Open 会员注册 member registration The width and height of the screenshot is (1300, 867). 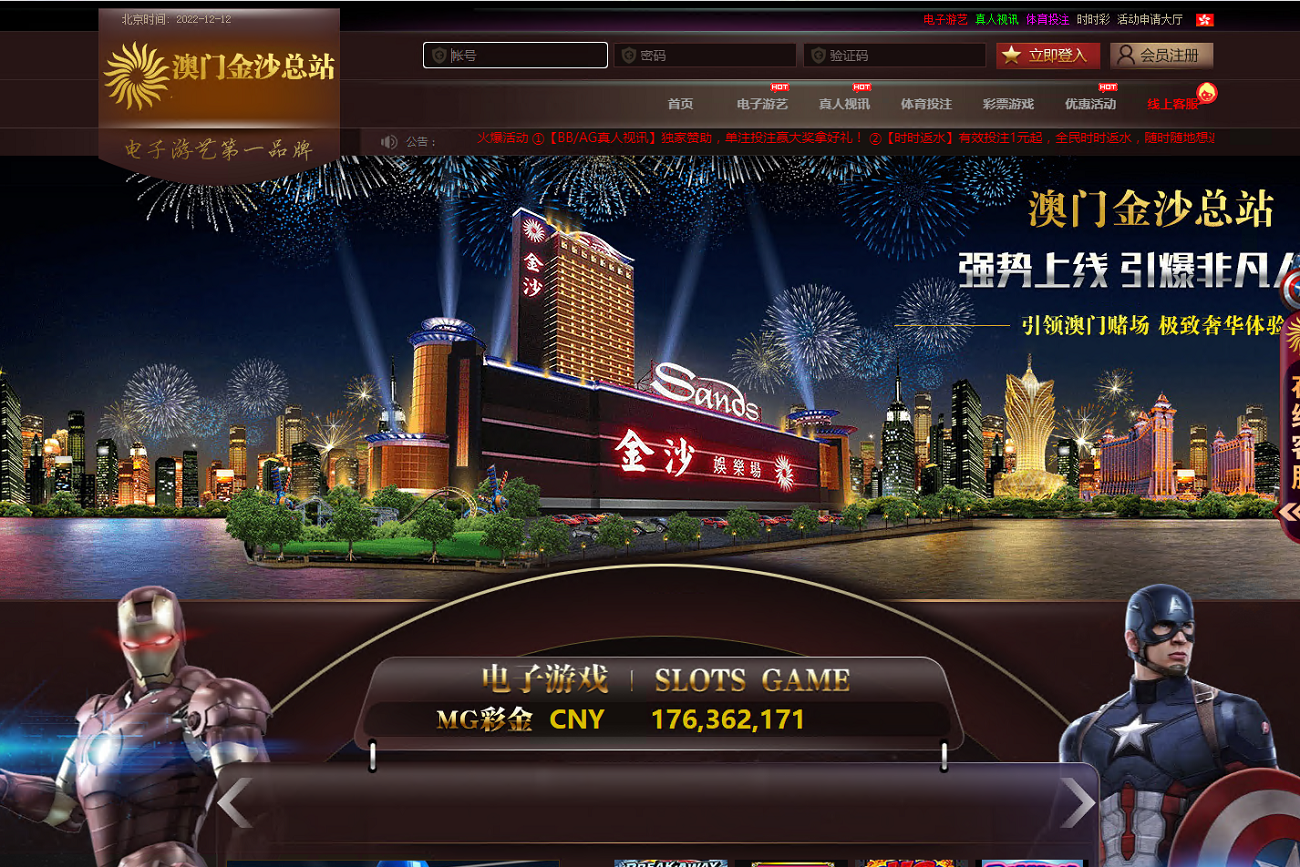coord(1161,55)
